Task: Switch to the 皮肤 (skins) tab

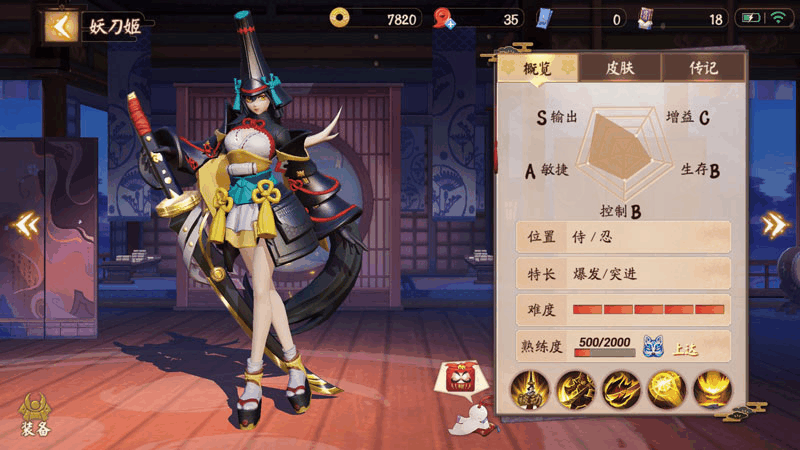Action: pyautogui.click(x=620, y=68)
